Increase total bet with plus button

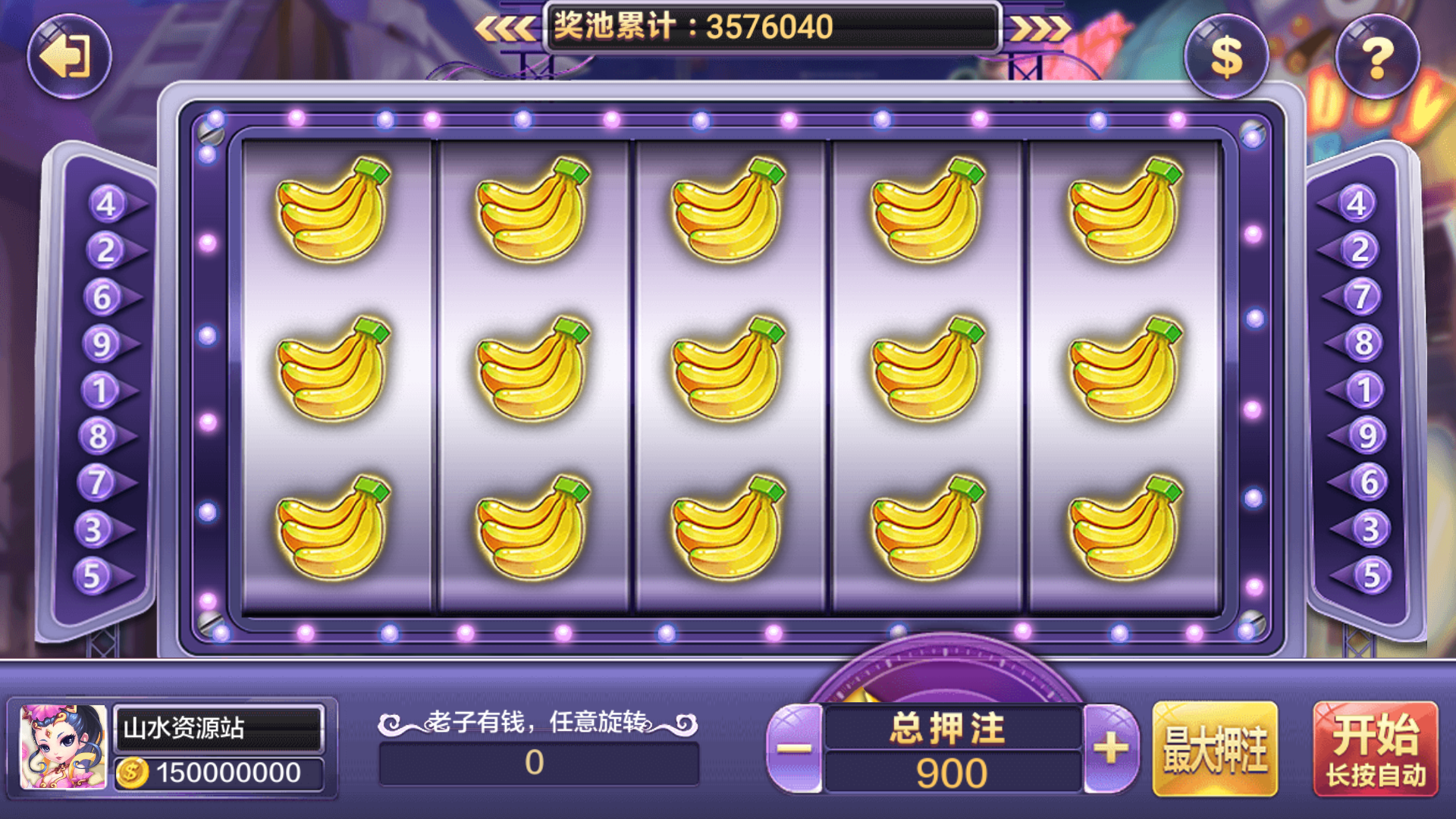(x=1111, y=748)
